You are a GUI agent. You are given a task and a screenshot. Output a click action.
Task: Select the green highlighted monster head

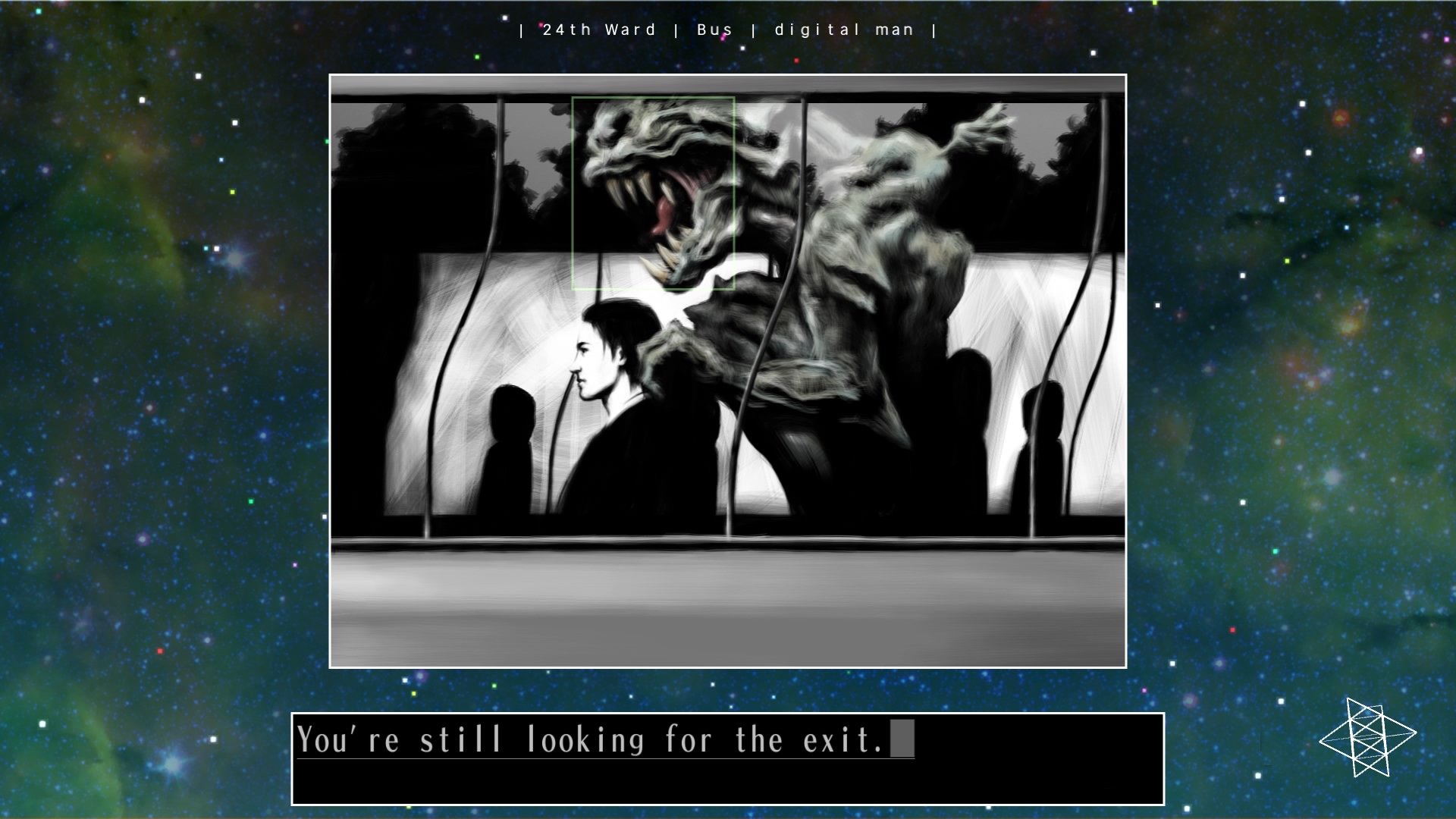pos(654,193)
